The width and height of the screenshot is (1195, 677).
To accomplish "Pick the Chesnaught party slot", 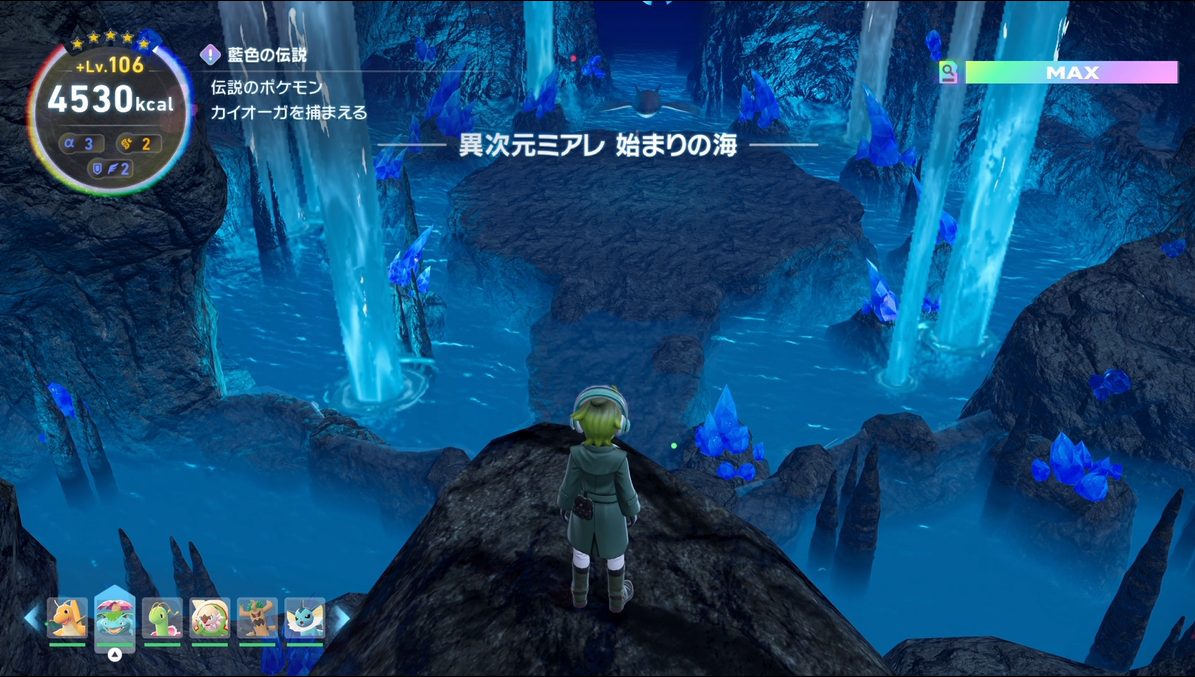I will pos(210,618).
